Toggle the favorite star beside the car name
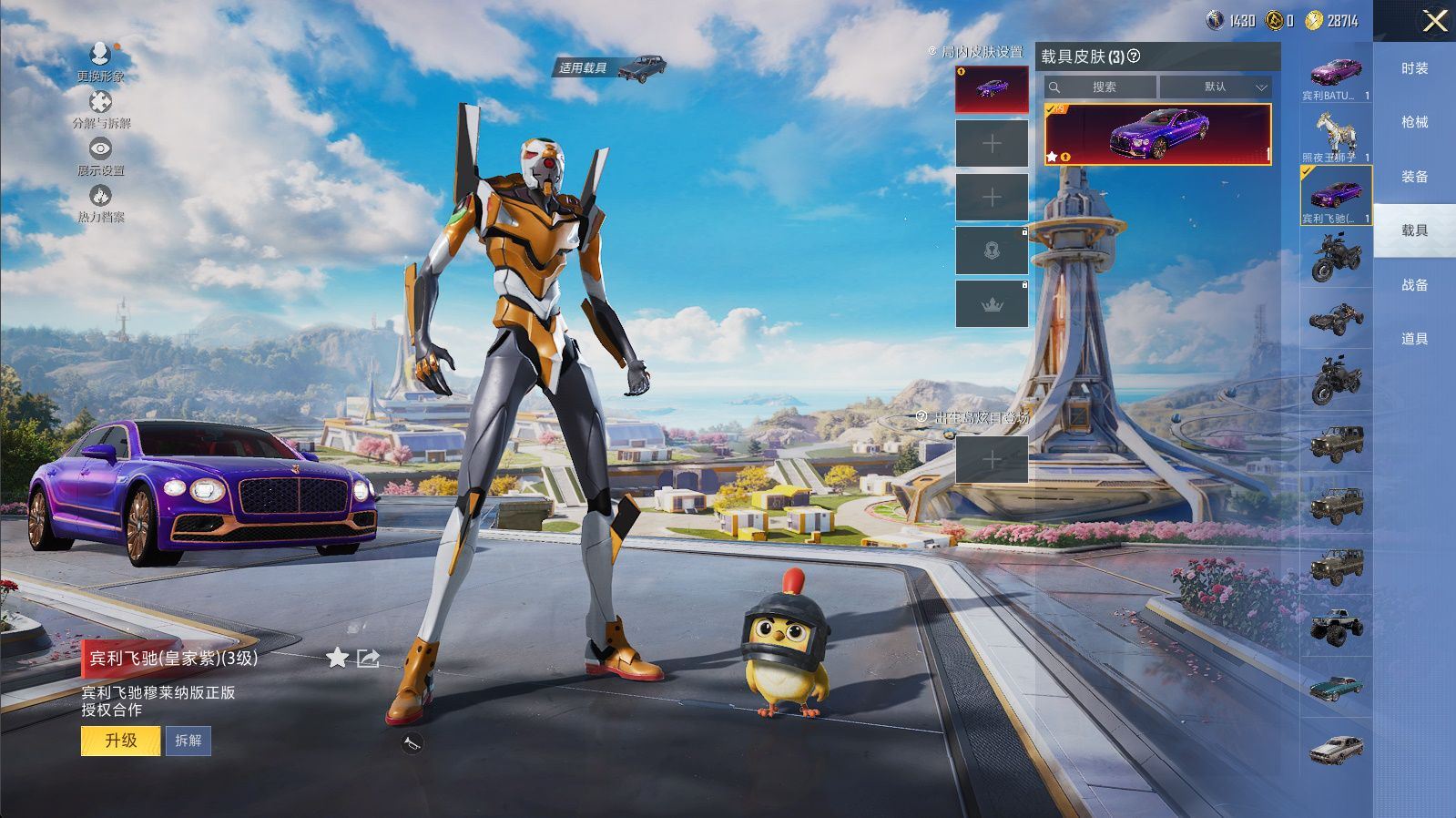Screen dimensions: 1456x818 coord(337,658)
